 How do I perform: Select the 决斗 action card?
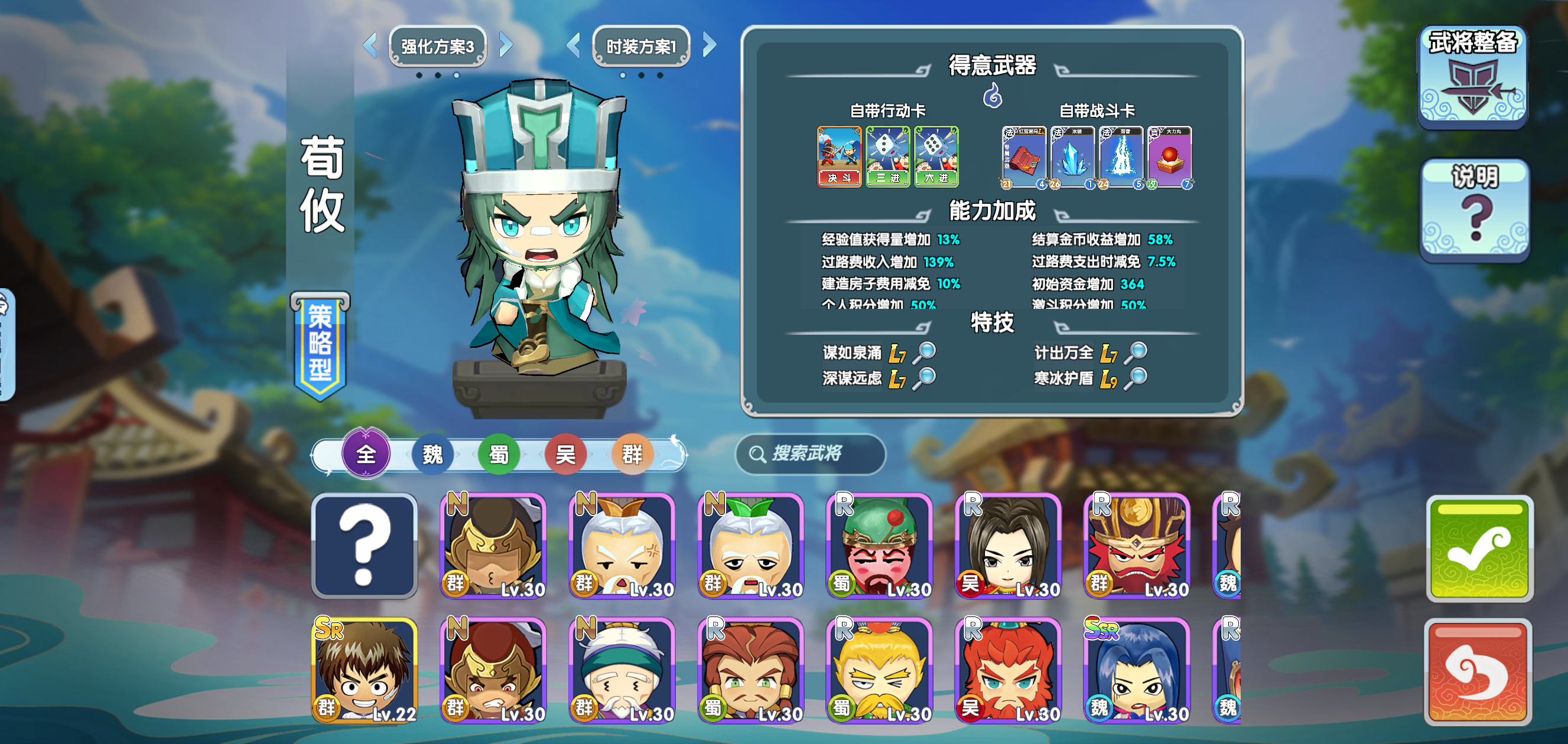839,157
